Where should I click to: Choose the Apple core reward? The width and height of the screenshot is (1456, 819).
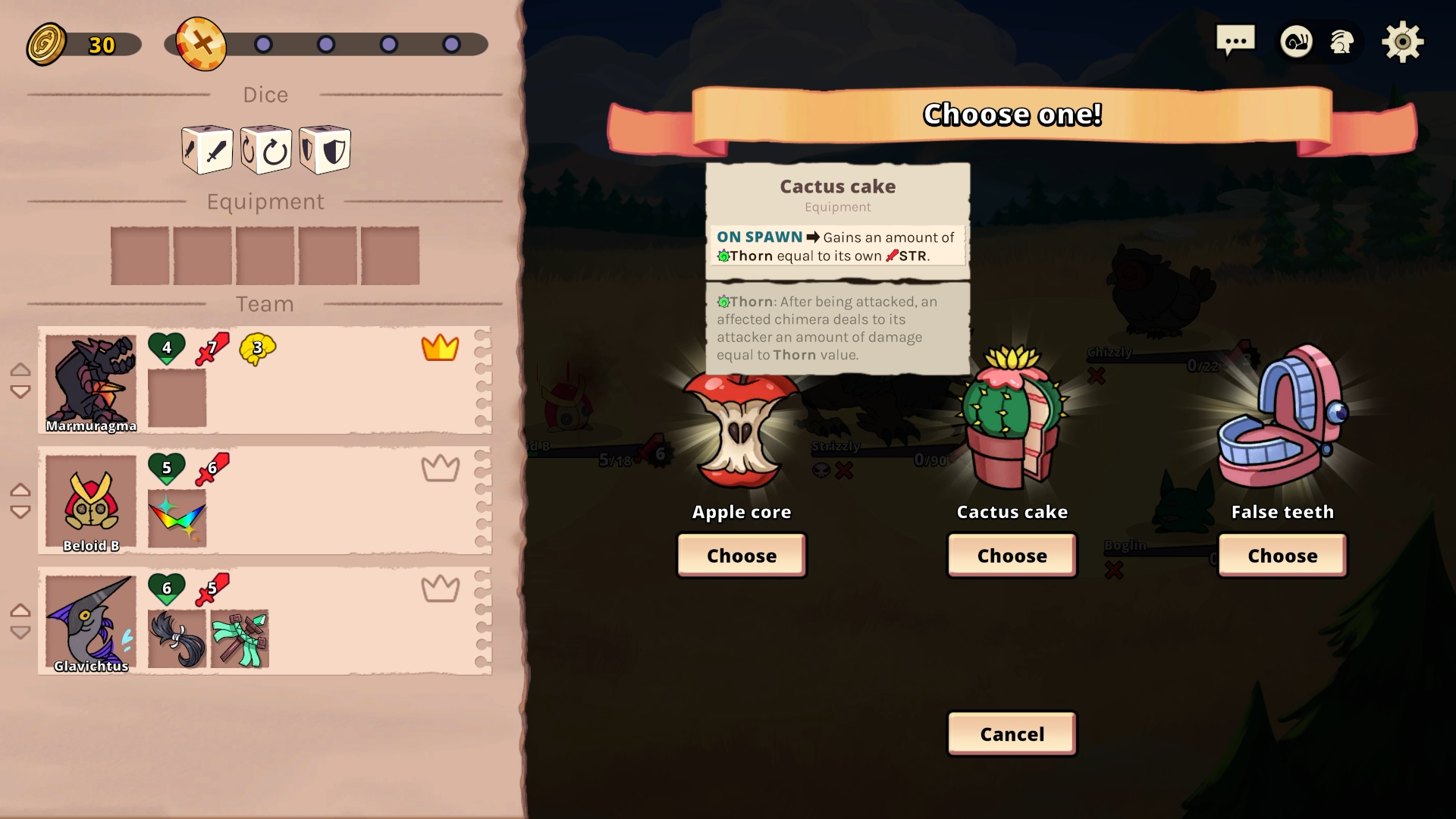(x=741, y=555)
